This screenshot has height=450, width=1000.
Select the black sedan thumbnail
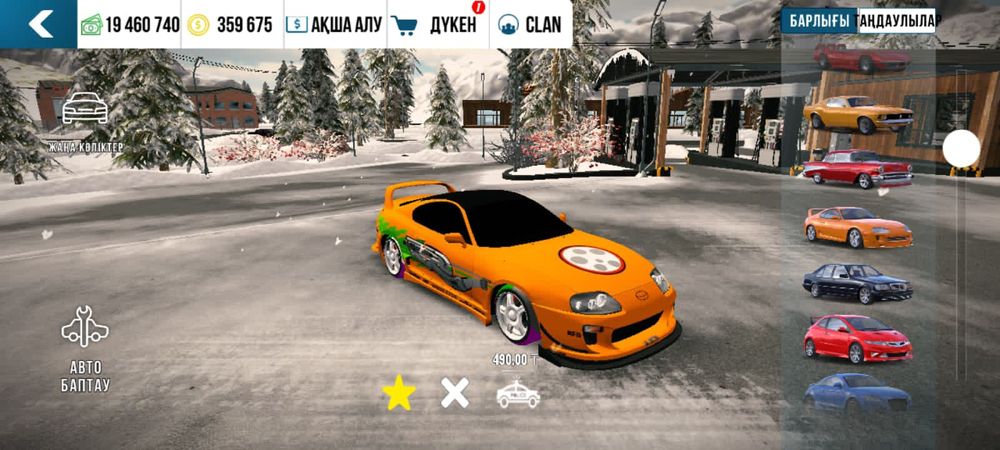pyautogui.click(x=858, y=283)
